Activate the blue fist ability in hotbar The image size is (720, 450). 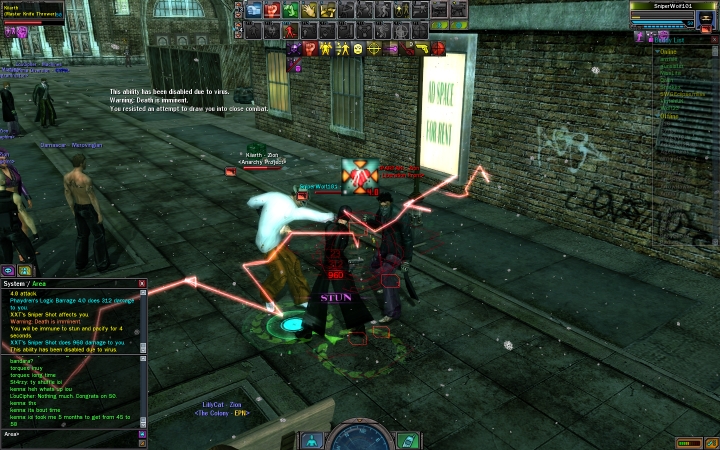tap(252, 10)
